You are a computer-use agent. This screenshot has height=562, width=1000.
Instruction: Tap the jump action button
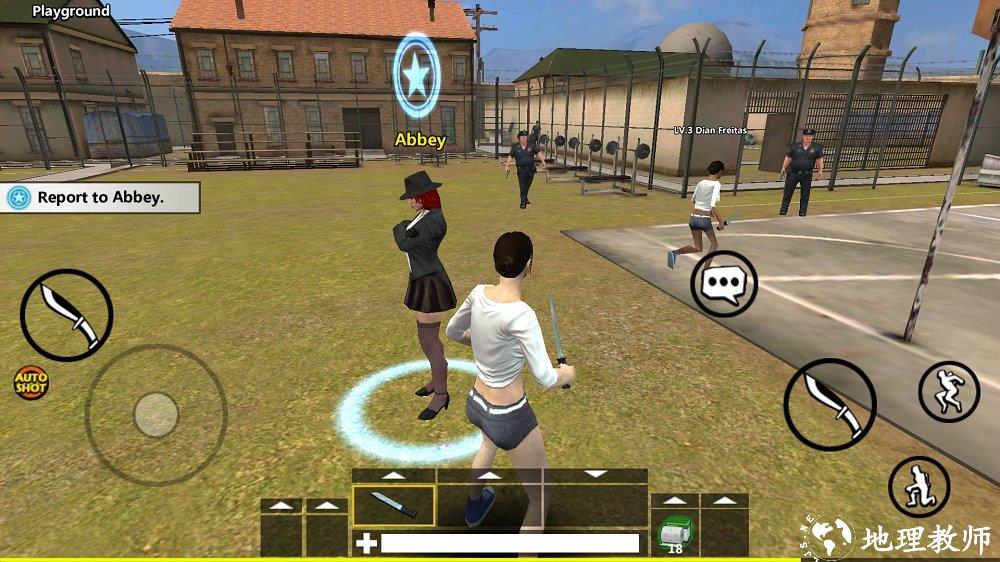point(948,391)
